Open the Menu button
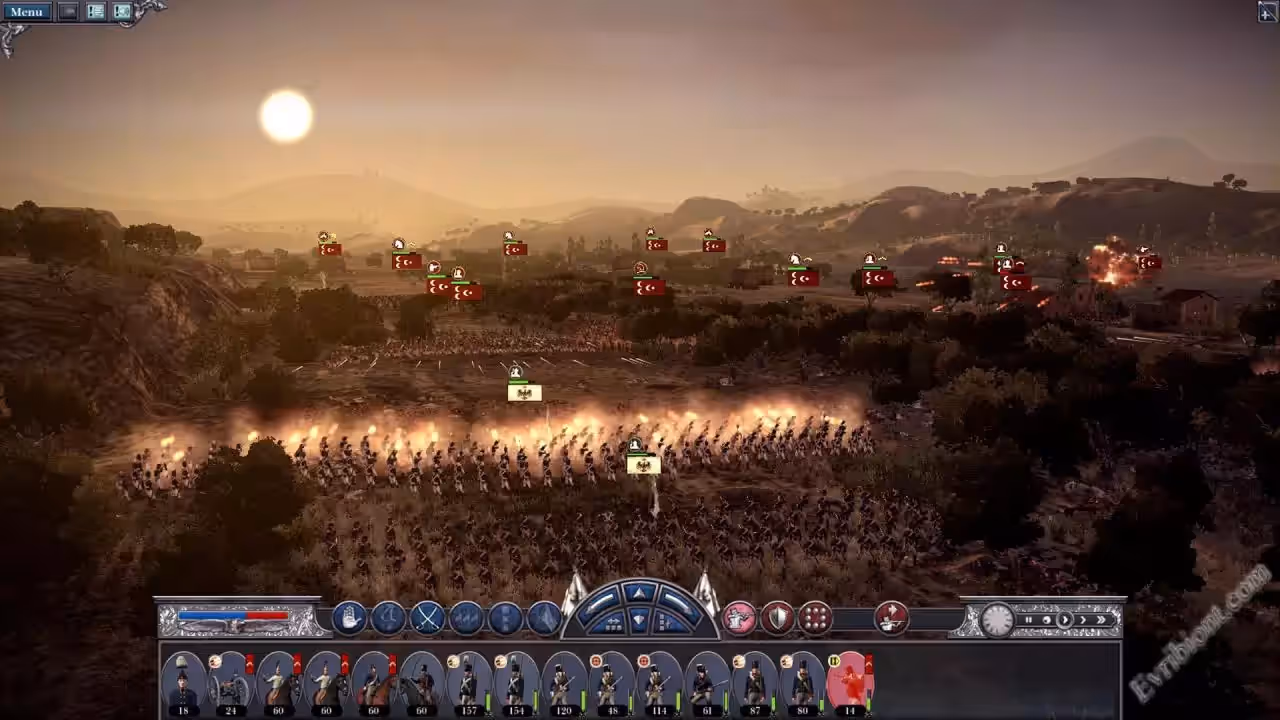Viewport: 1280px width, 720px height. (x=26, y=11)
